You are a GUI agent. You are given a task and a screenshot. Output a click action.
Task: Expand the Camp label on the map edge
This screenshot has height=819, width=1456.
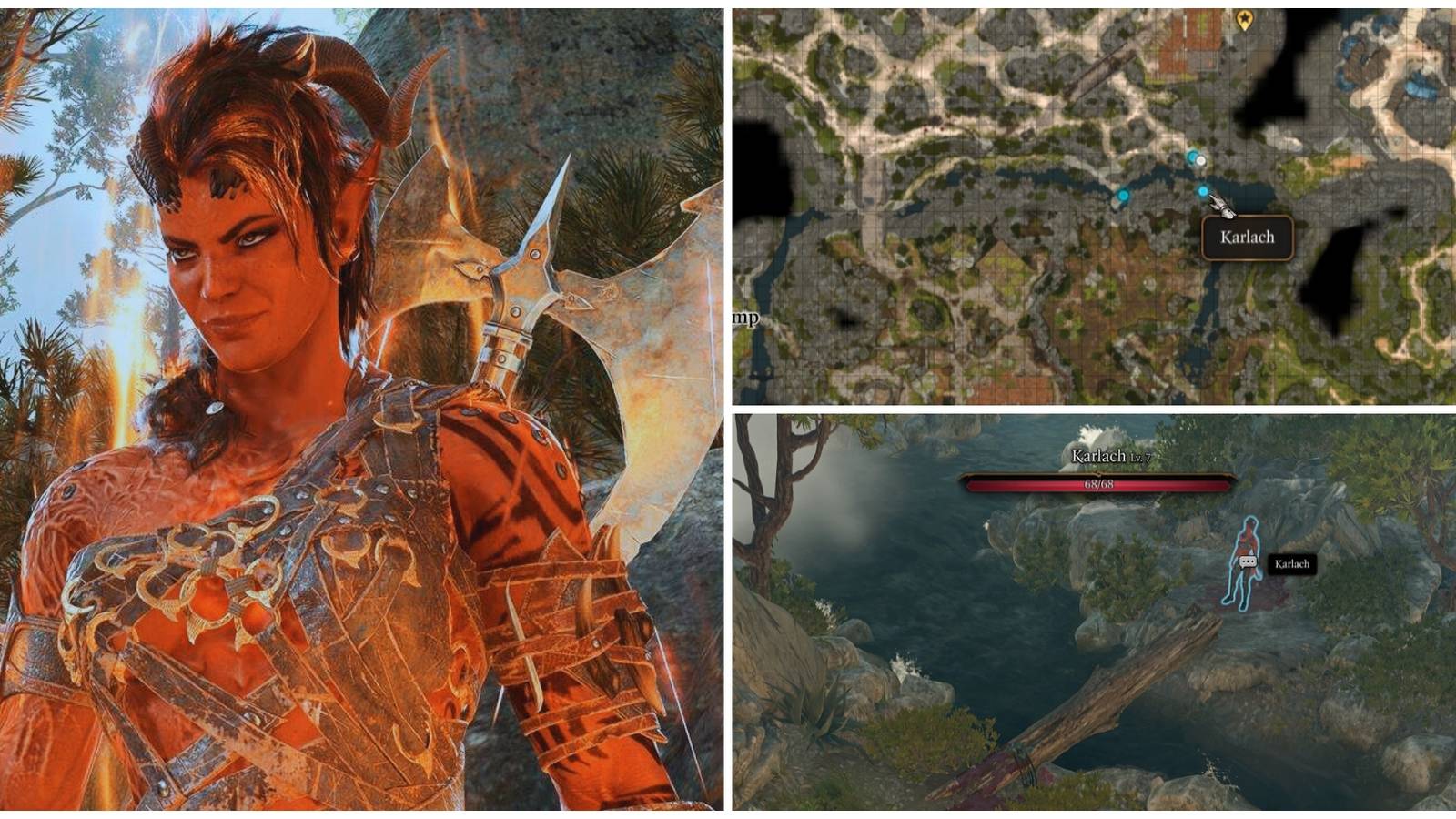pos(746,318)
